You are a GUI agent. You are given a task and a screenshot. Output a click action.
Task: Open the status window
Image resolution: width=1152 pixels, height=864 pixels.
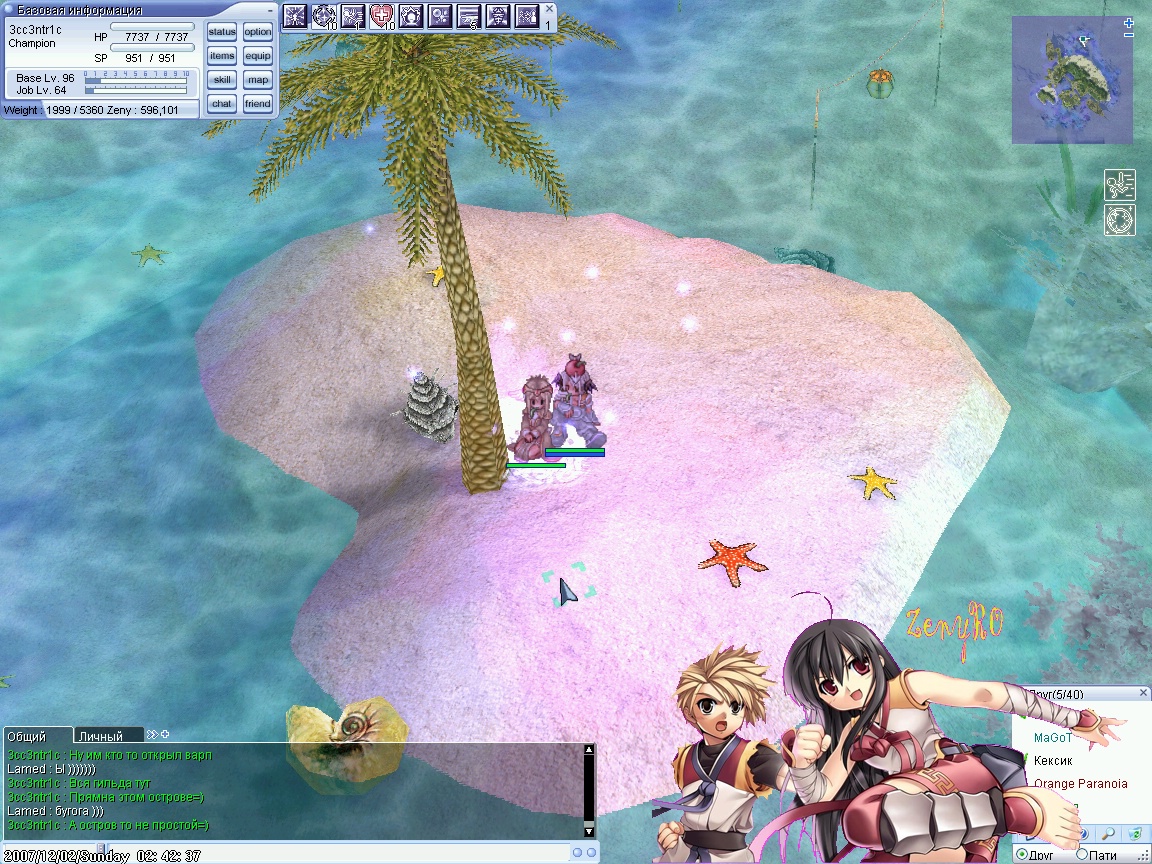tap(222, 32)
